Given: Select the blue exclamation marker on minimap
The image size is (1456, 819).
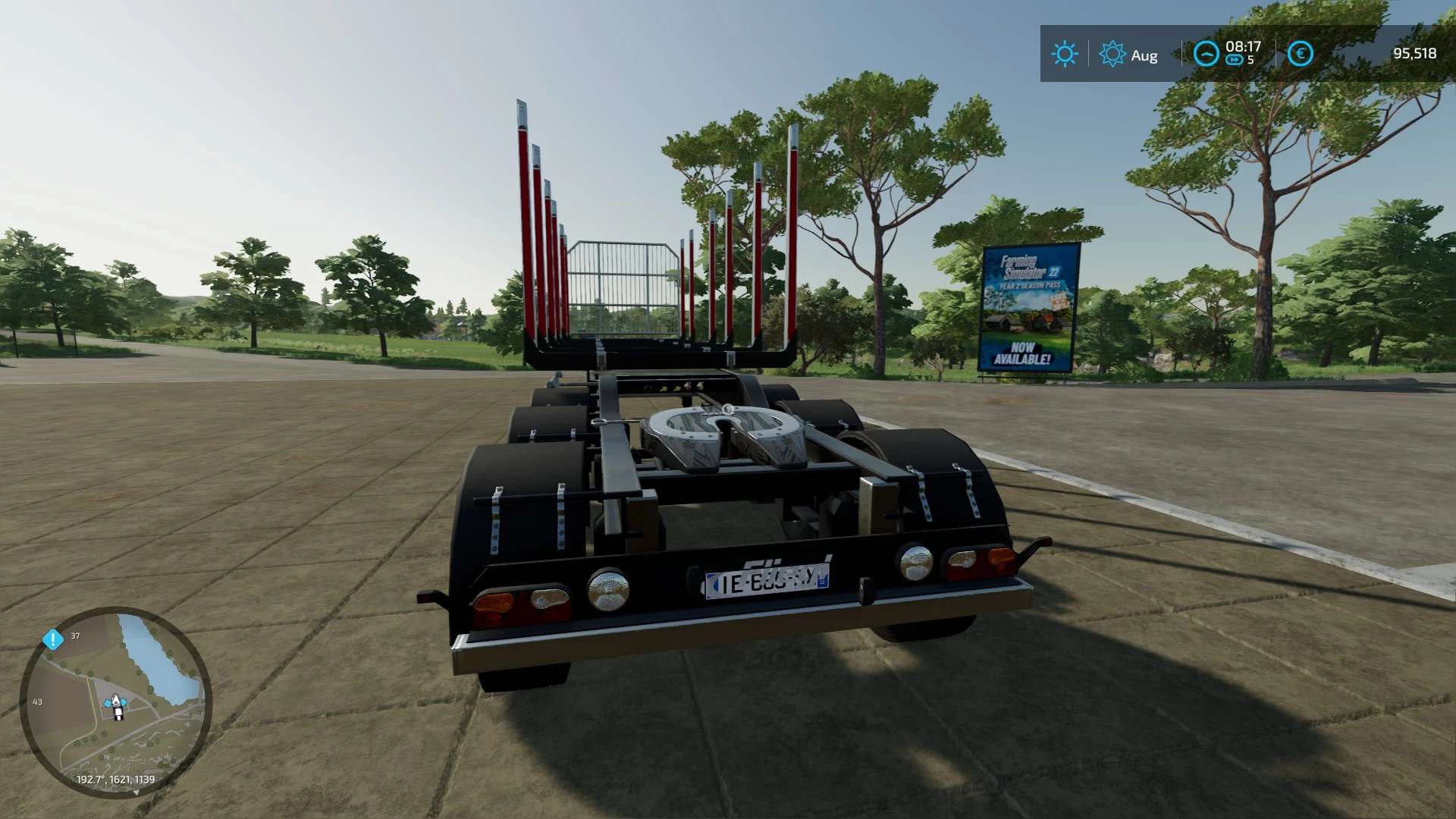Looking at the screenshot, I should [x=52, y=639].
